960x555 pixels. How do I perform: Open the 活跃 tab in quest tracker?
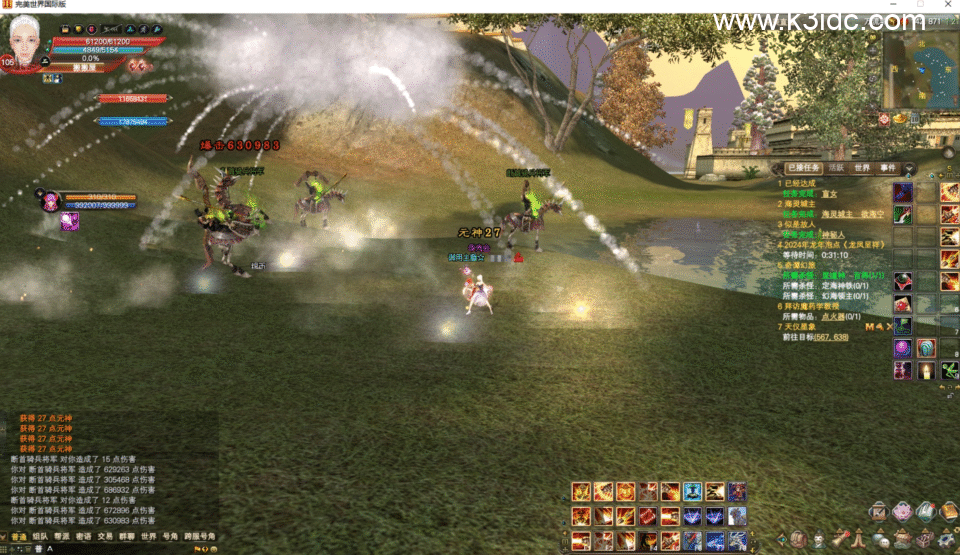[835, 168]
